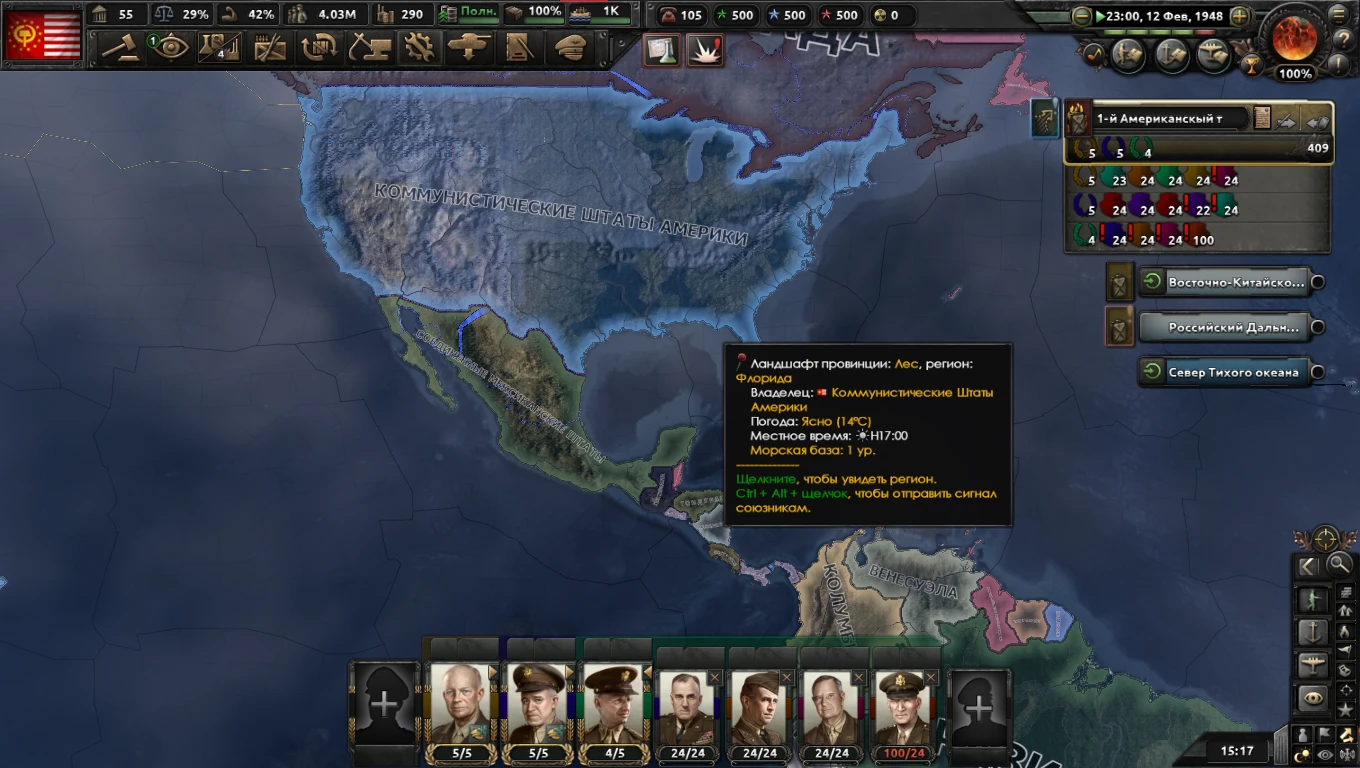Open decisions via the eye icon with badge

172,47
